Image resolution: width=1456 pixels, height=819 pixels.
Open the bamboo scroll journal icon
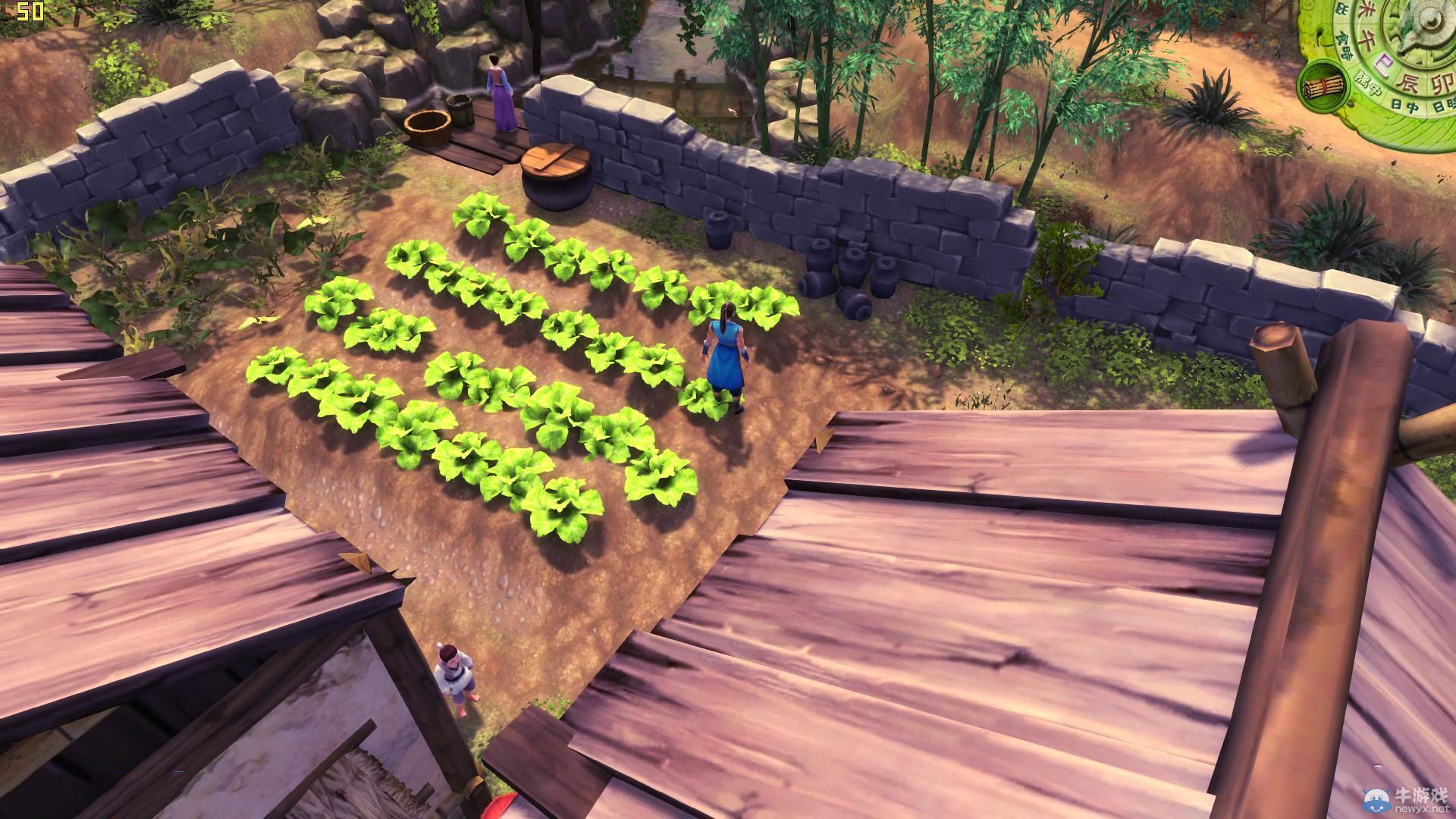tap(1323, 86)
